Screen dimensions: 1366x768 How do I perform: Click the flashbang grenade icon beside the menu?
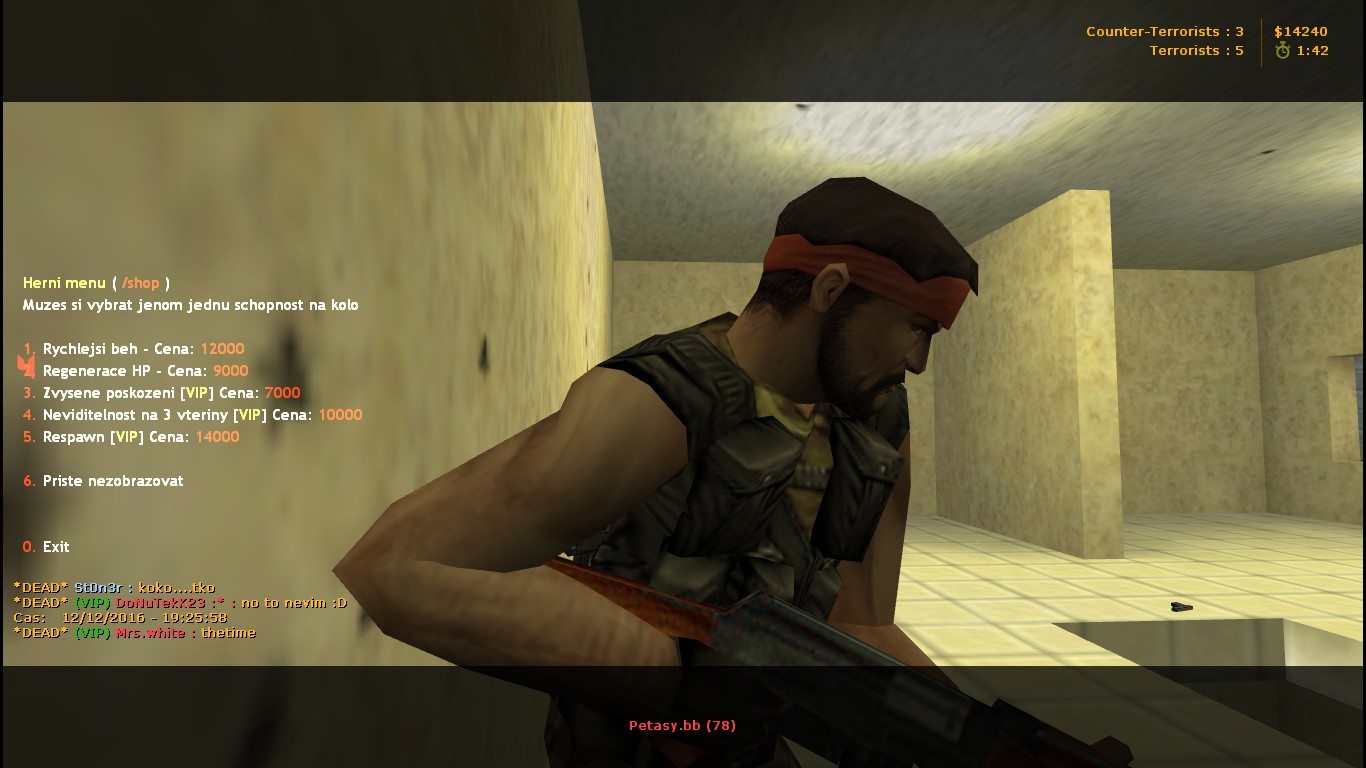pyautogui.click(x=24, y=366)
